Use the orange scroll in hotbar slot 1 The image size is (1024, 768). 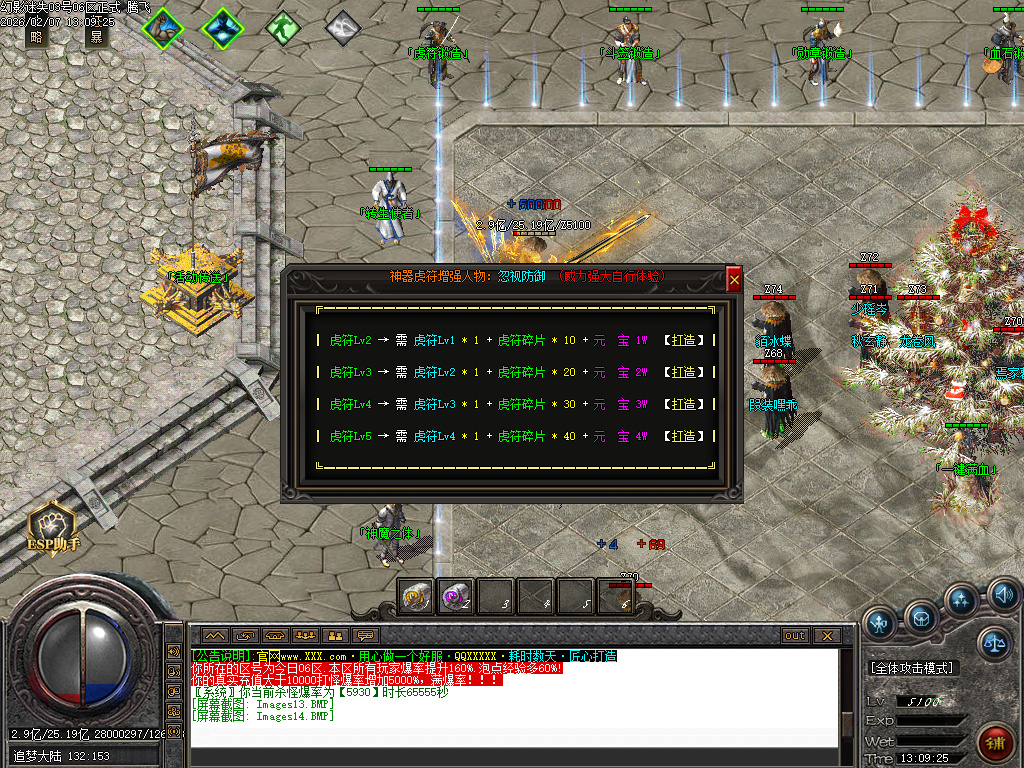[x=416, y=597]
